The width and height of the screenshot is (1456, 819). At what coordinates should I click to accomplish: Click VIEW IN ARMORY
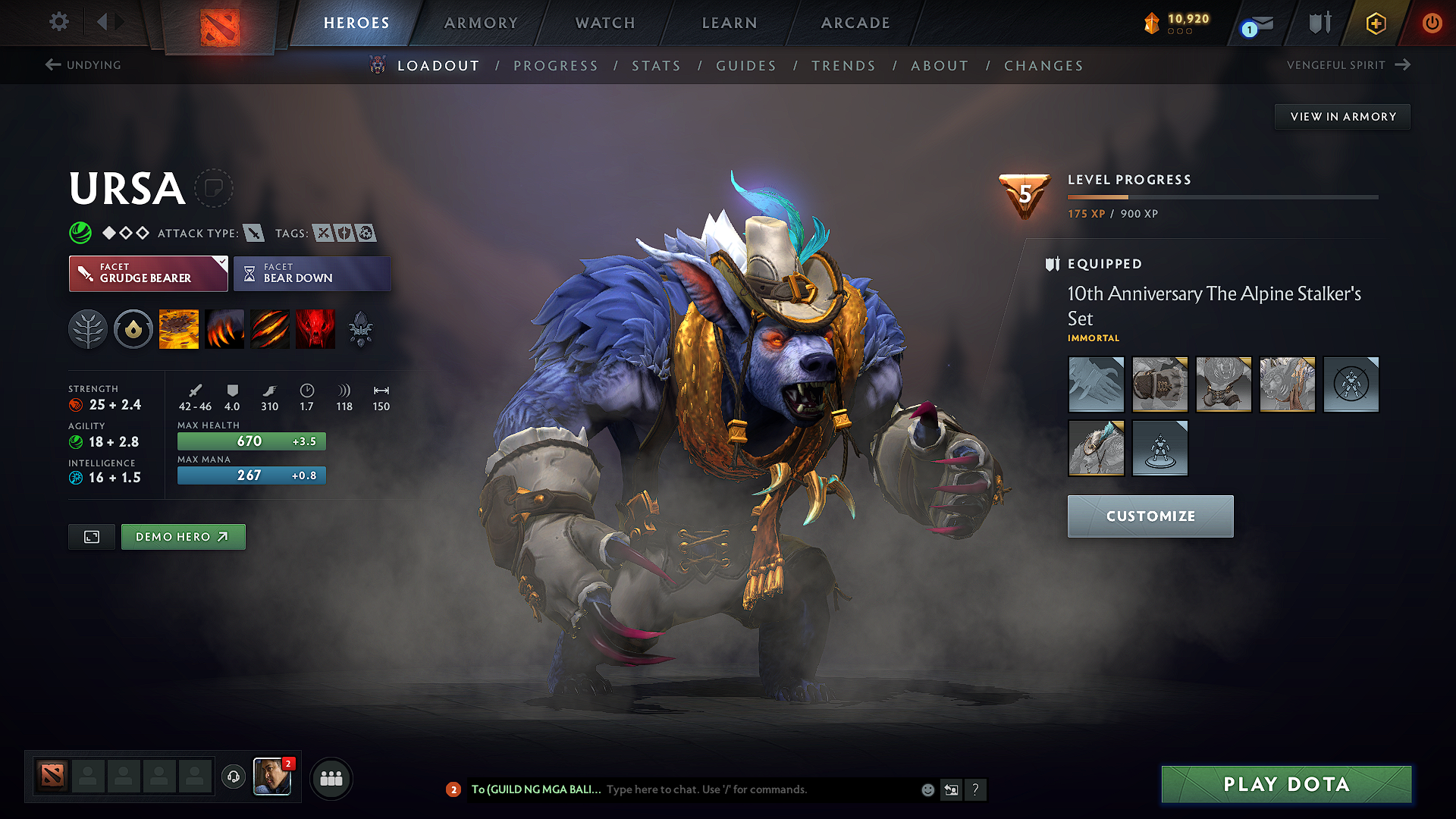(x=1341, y=116)
